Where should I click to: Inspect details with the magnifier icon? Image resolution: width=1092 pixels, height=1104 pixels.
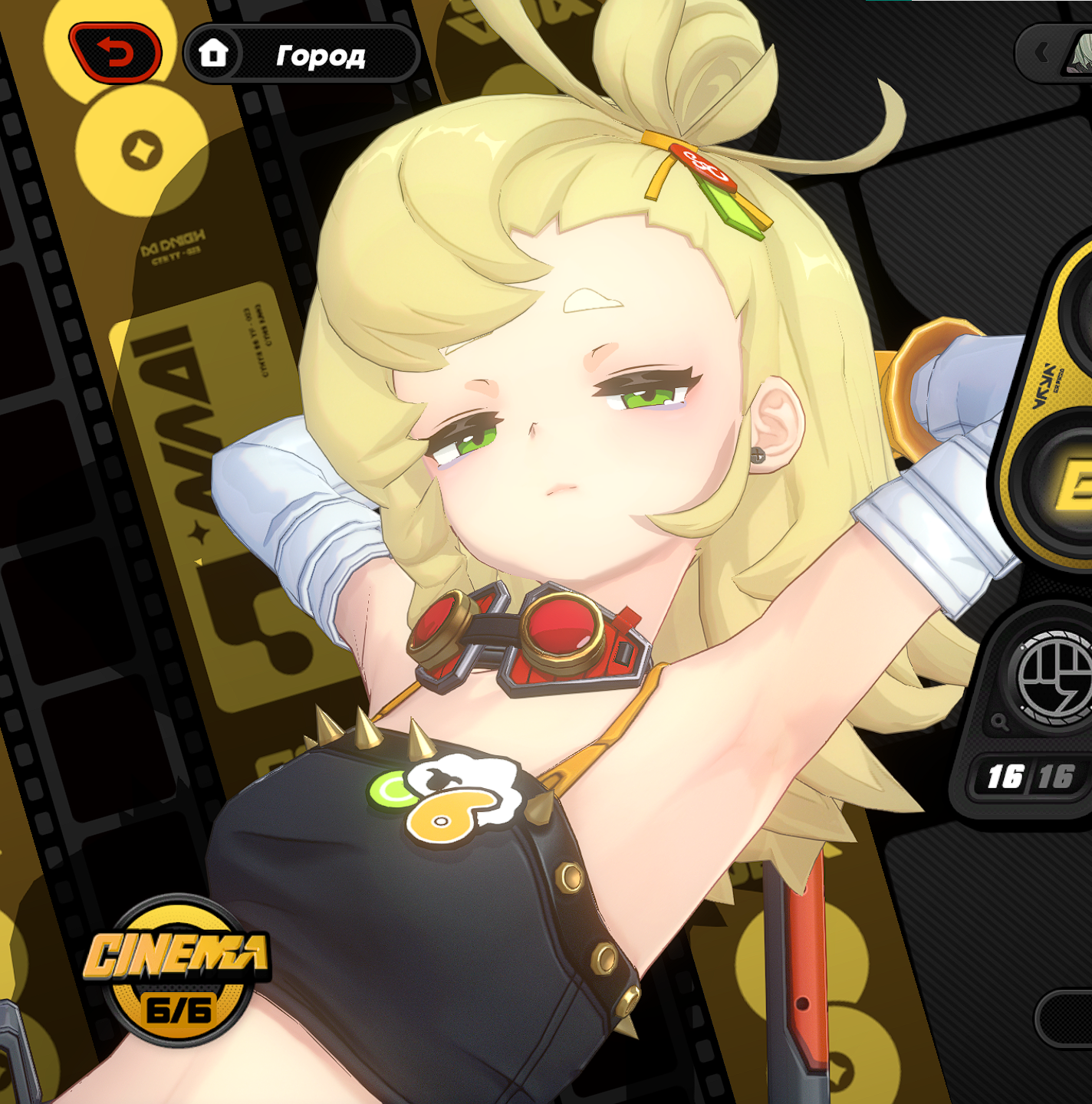point(998,721)
